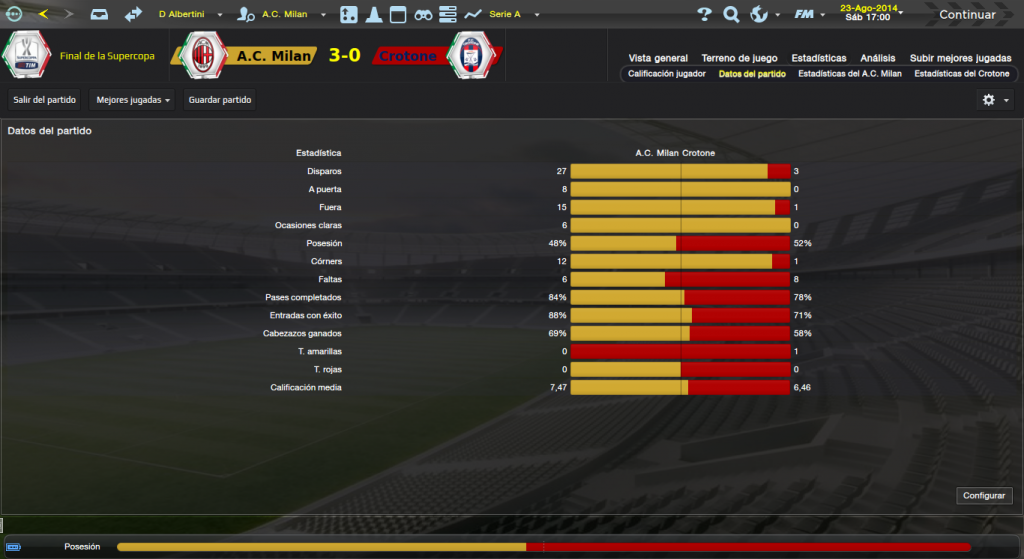This screenshot has height=559, width=1024.
Task: Open the gear settings dropdown
Action: click(996, 100)
